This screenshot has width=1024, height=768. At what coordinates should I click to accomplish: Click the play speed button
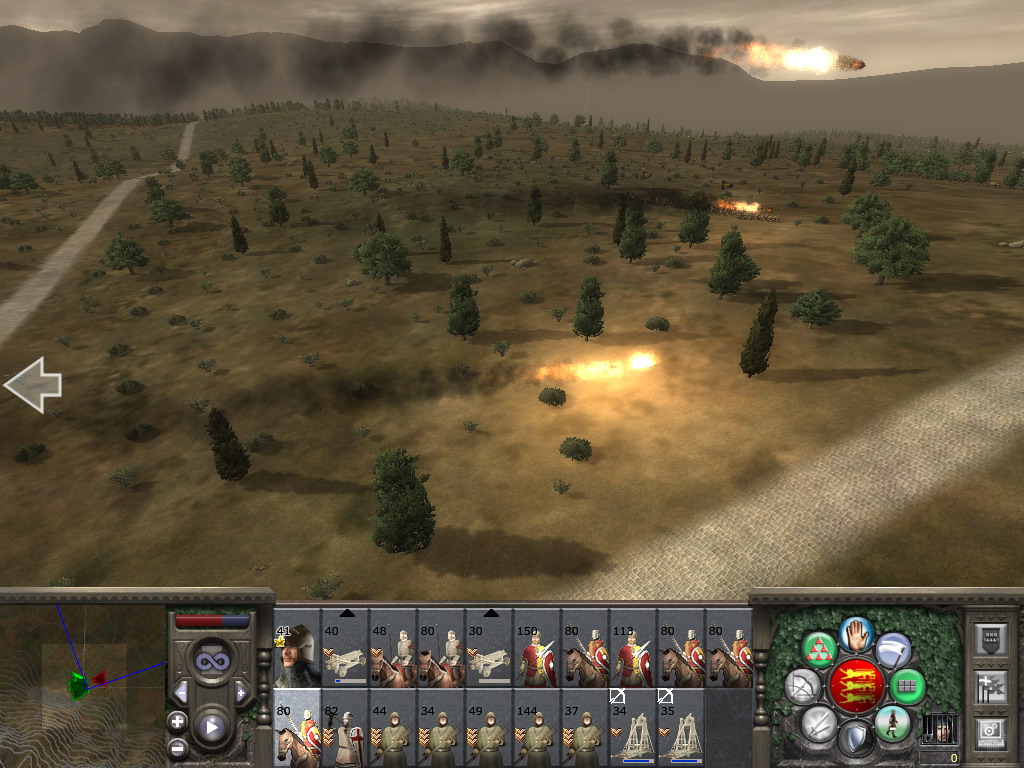[x=211, y=728]
